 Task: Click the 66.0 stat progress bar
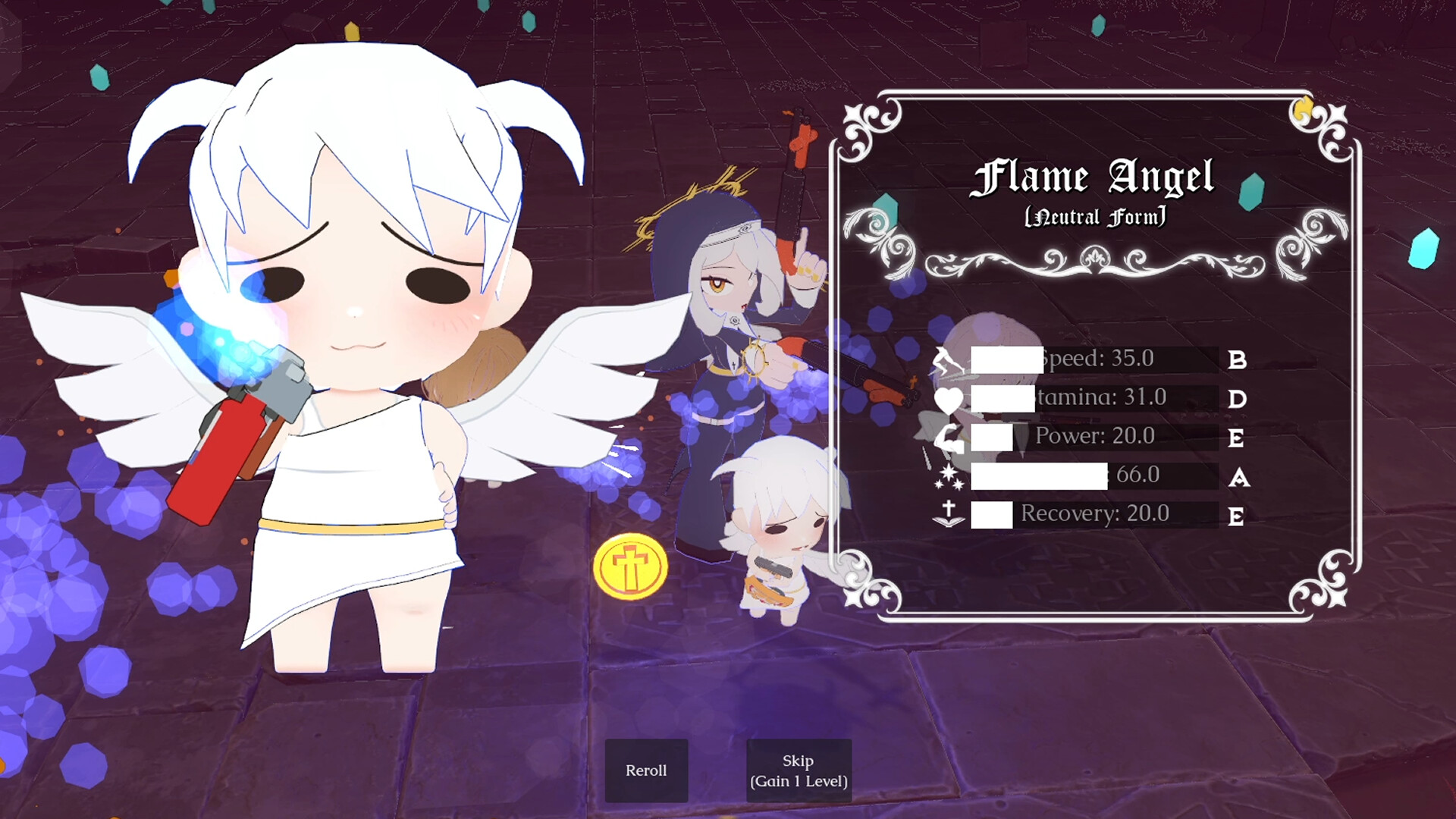(x=1039, y=476)
